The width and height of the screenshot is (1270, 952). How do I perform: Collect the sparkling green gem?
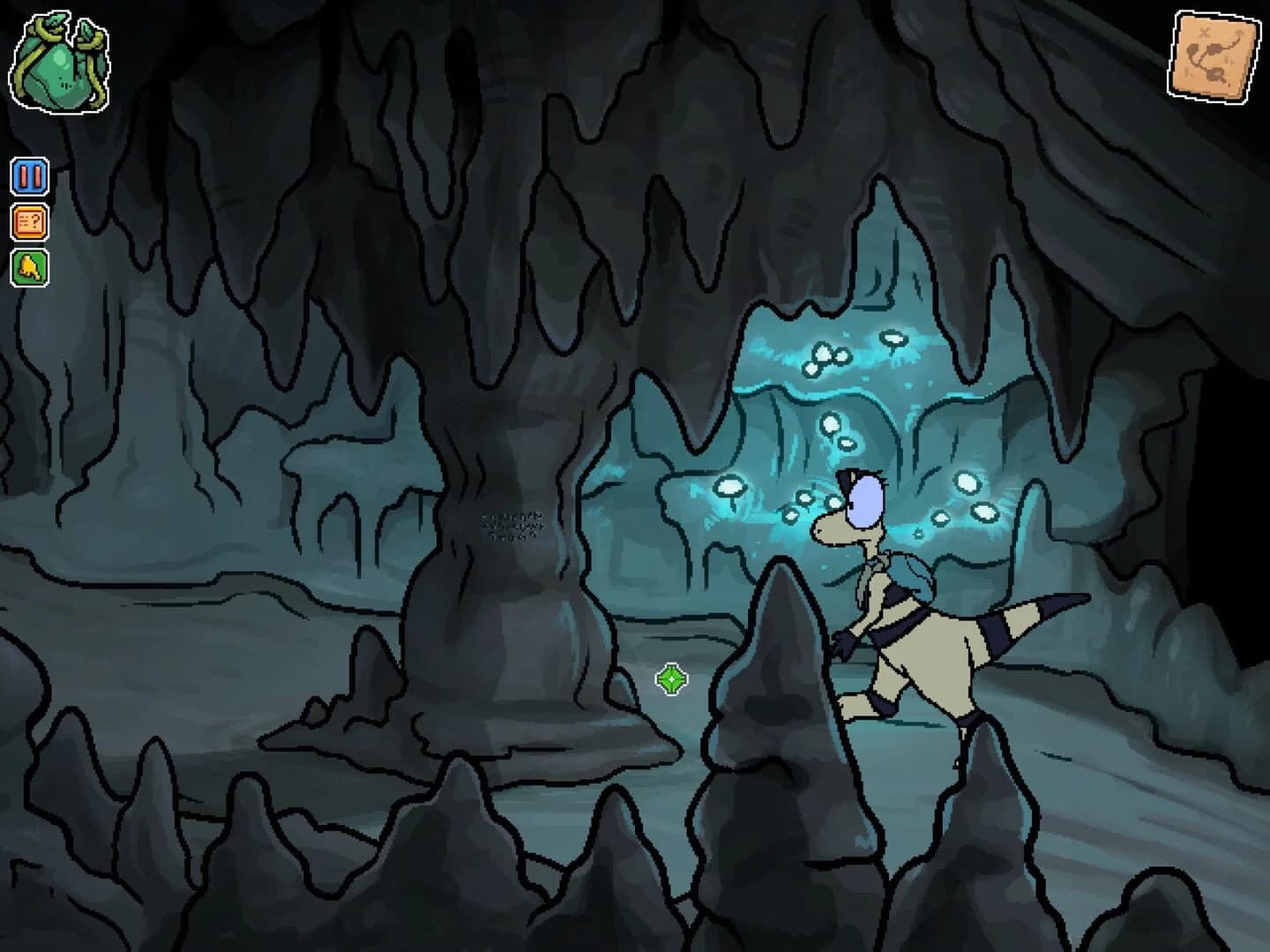(x=670, y=679)
